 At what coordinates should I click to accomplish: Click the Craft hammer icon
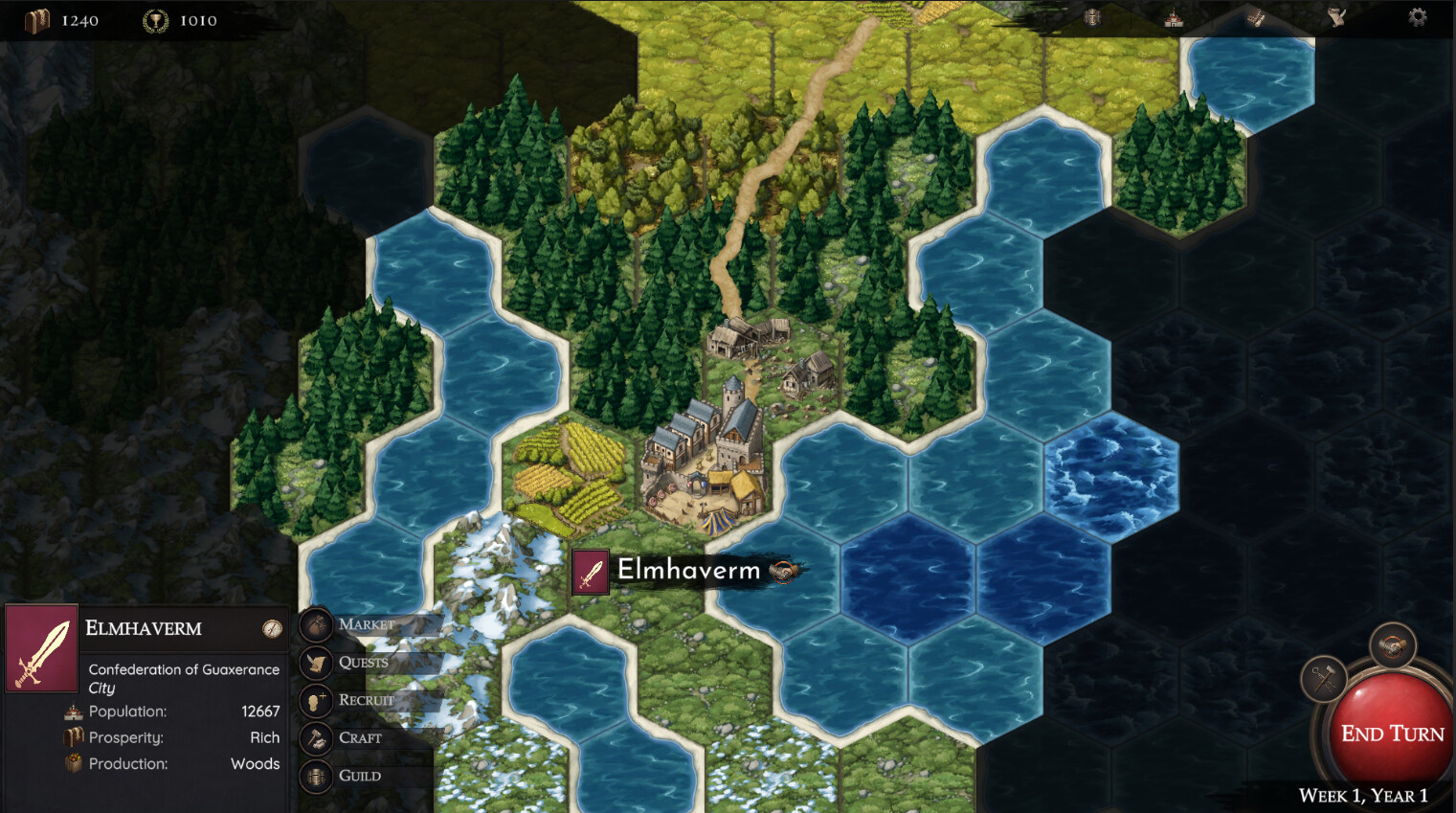pos(316,737)
